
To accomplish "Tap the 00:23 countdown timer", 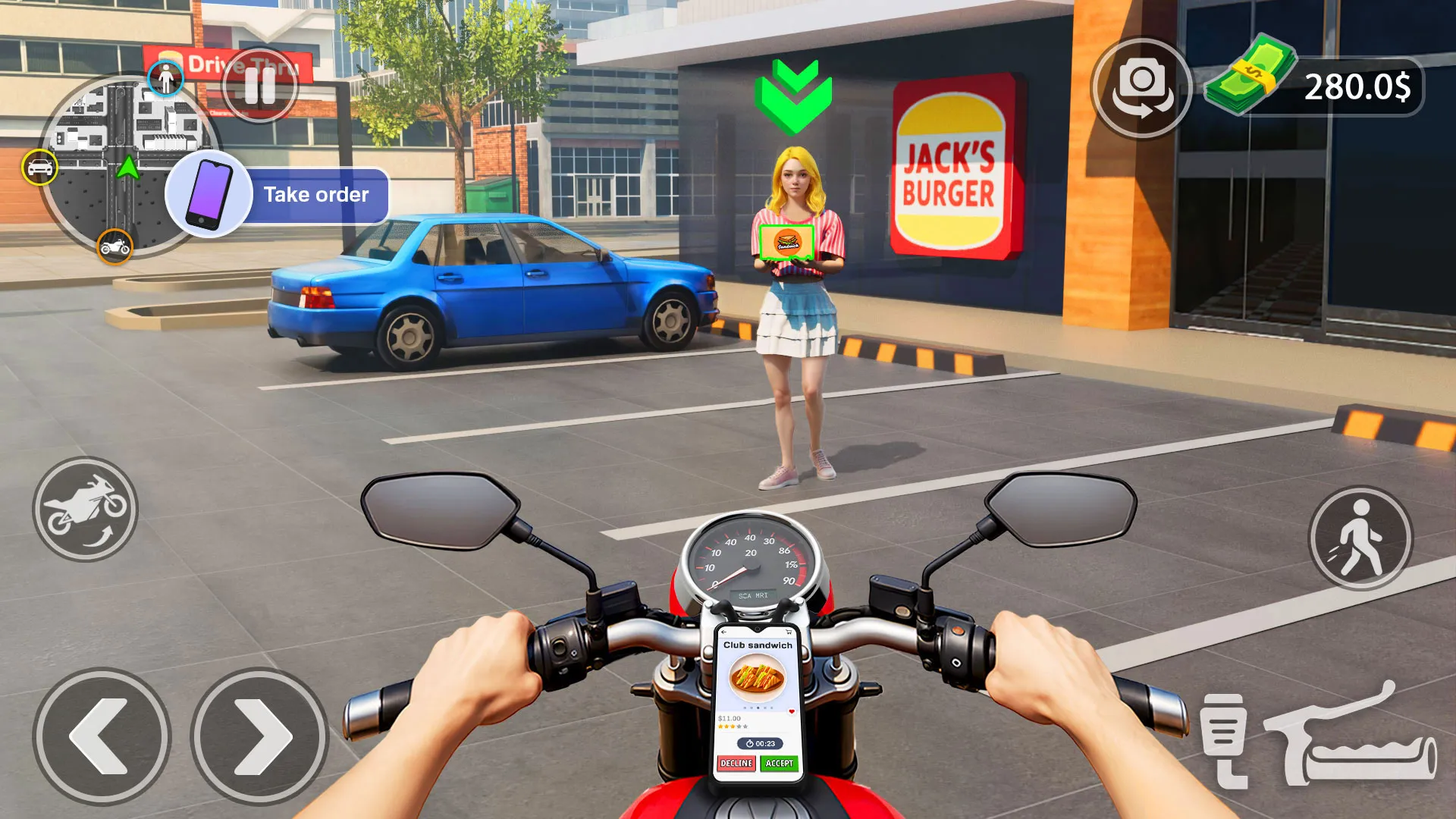I will 761,743.
